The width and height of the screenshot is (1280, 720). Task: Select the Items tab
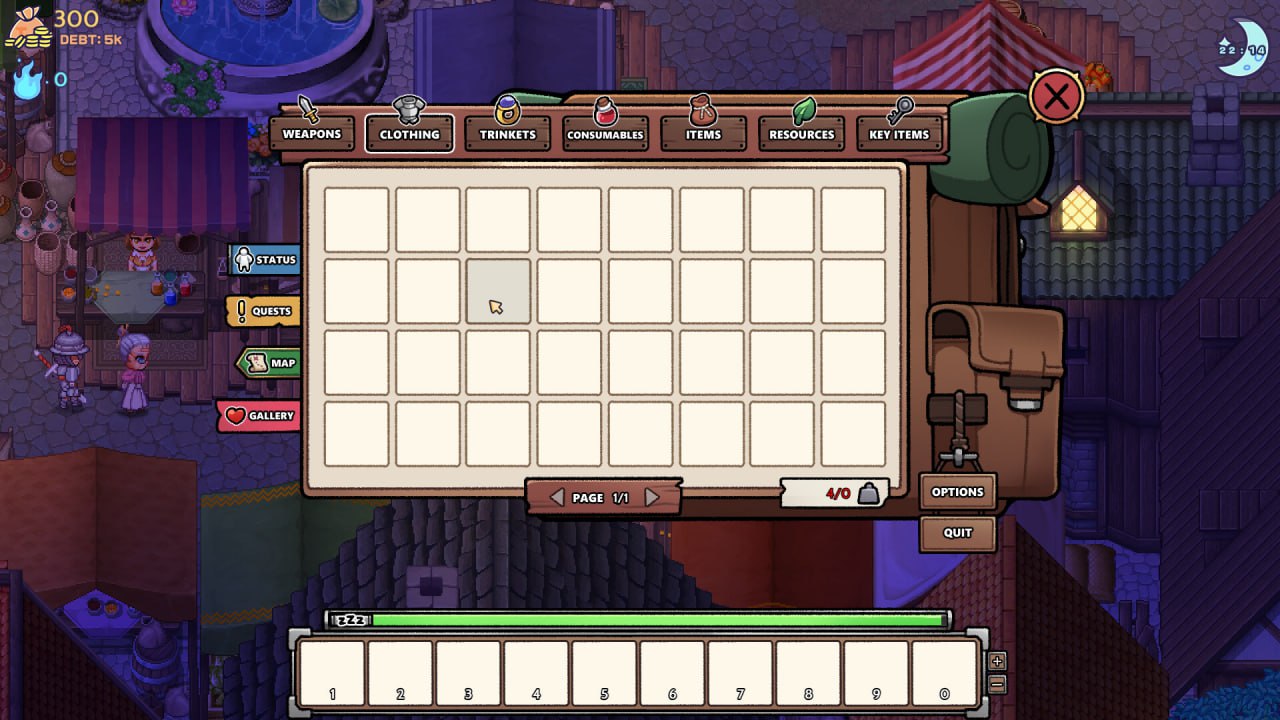coord(702,131)
